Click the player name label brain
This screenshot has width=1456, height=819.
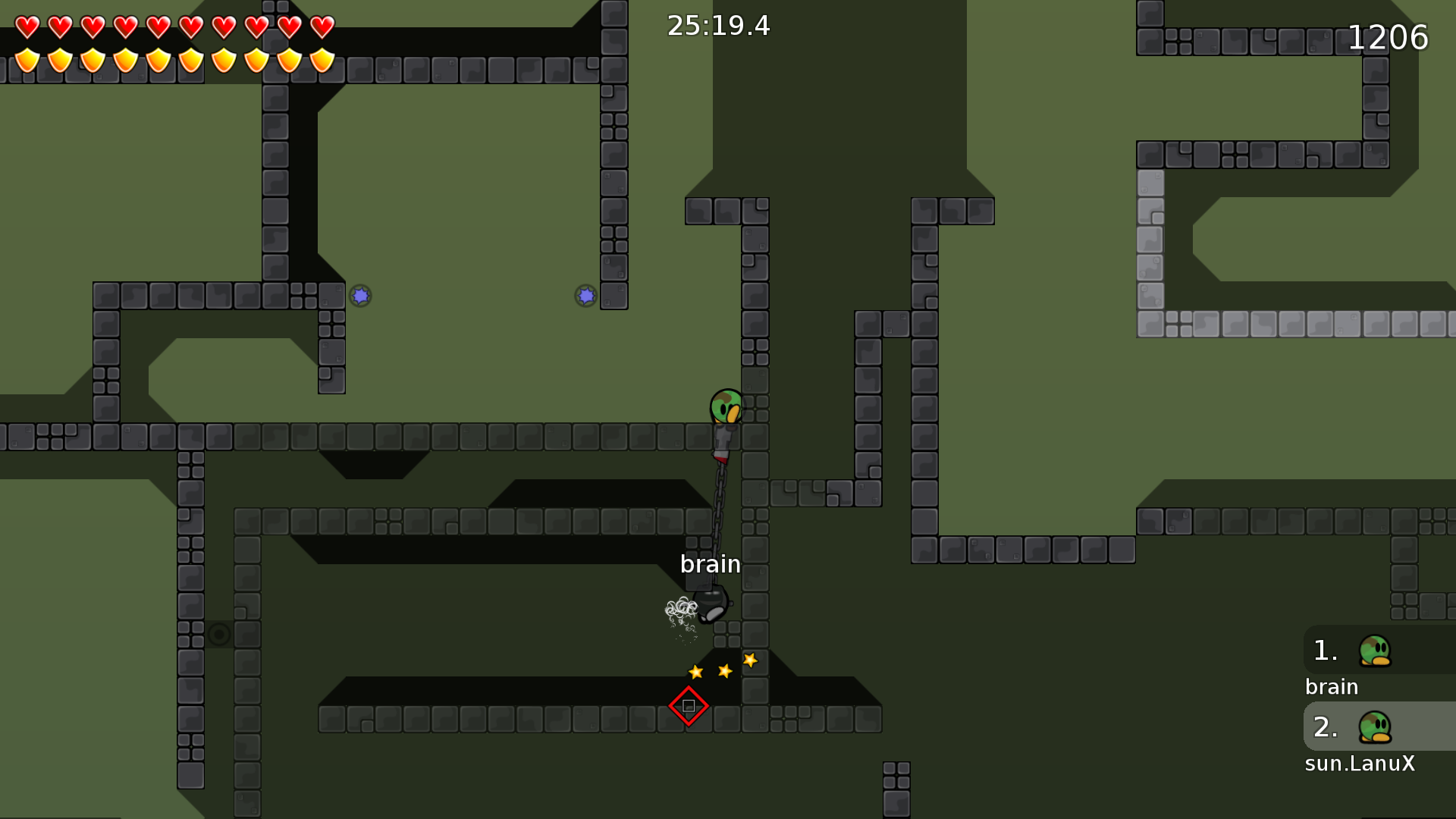tap(711, 564)
